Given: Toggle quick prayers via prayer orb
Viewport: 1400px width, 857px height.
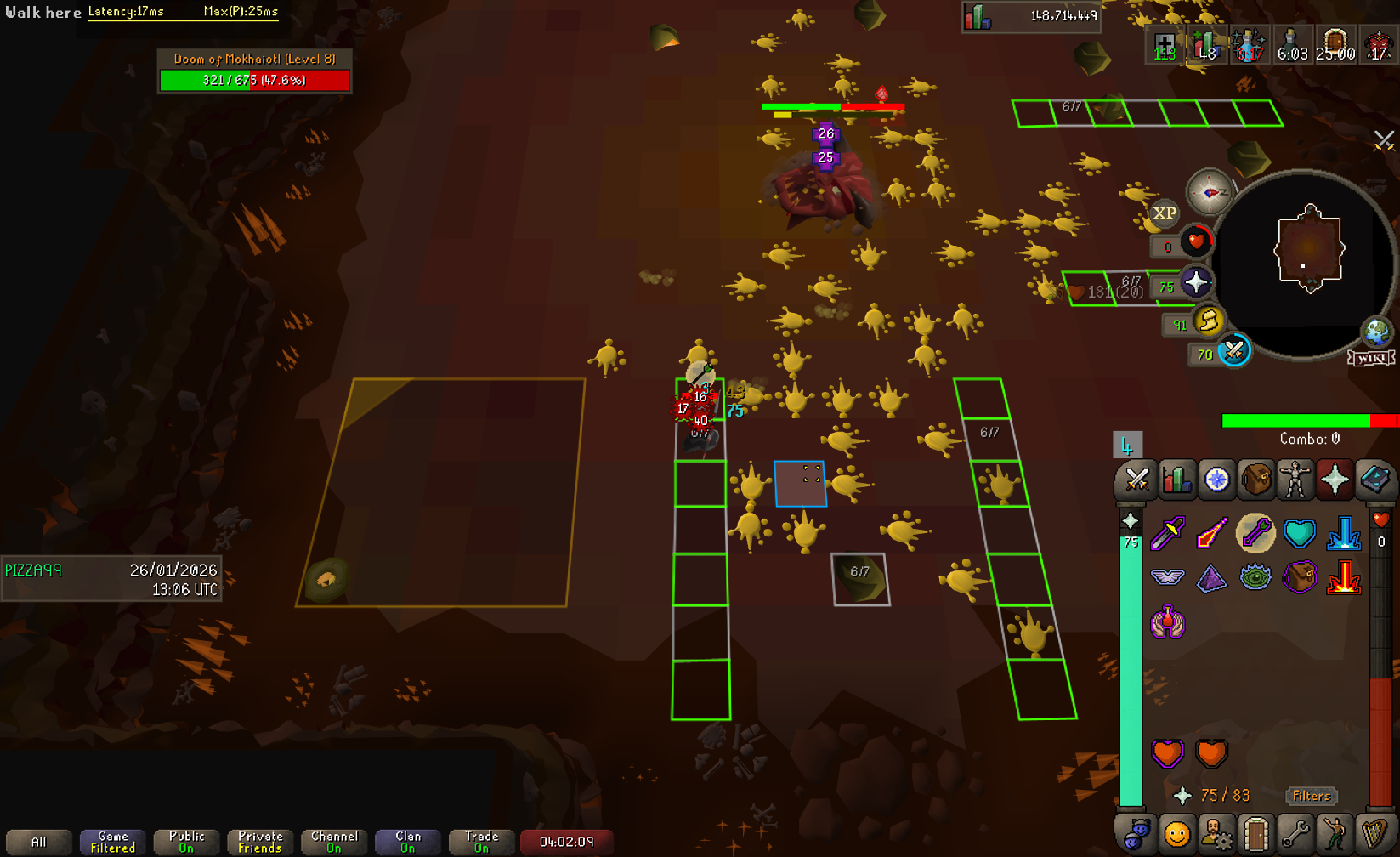Looking at the screenshot, I should (1196, 283).
